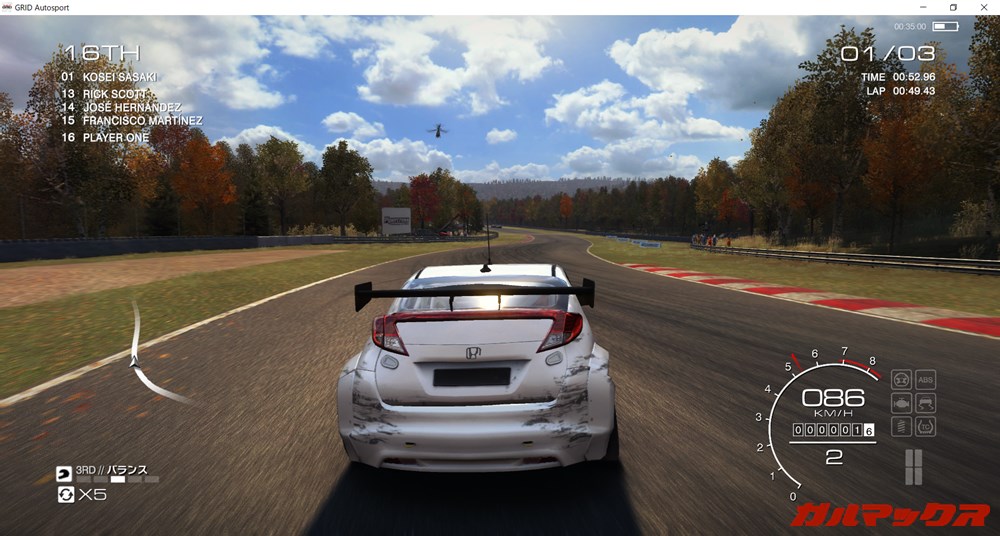Select the Player One standings row
1000x536 pixels.
pyautogui.click(x=105, y=137)
